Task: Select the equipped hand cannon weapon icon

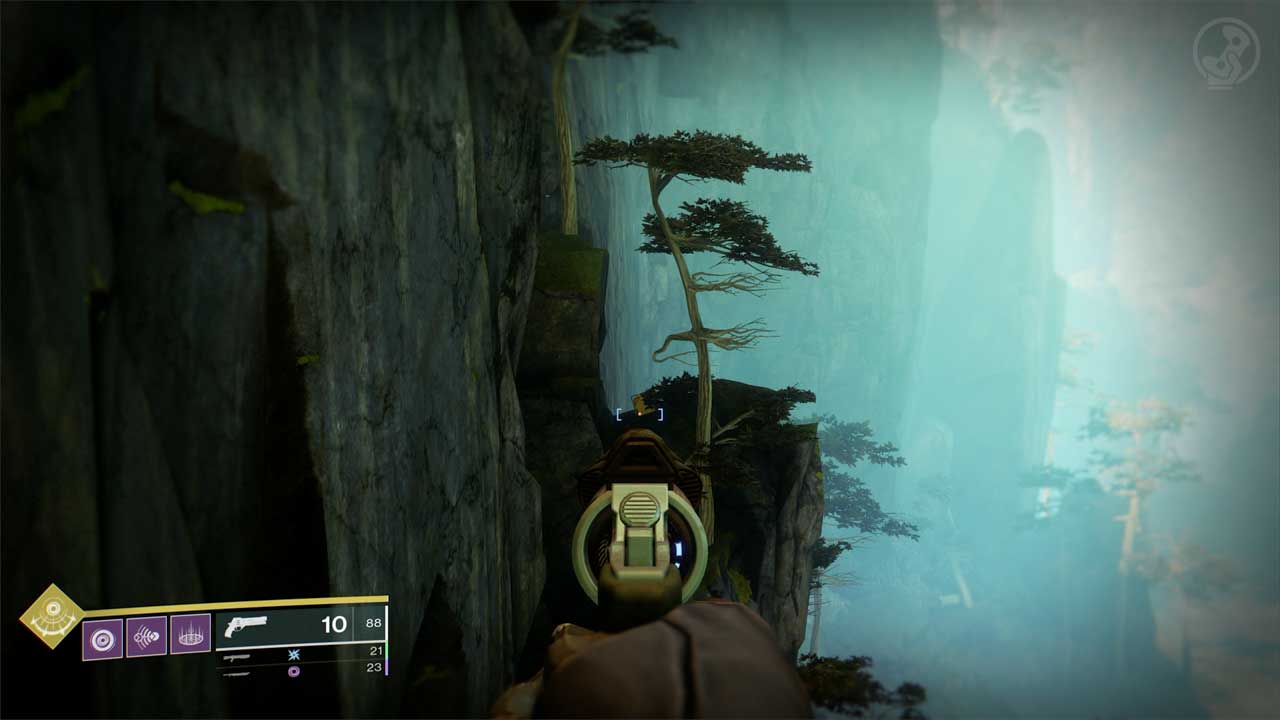Action: point(247,626)
